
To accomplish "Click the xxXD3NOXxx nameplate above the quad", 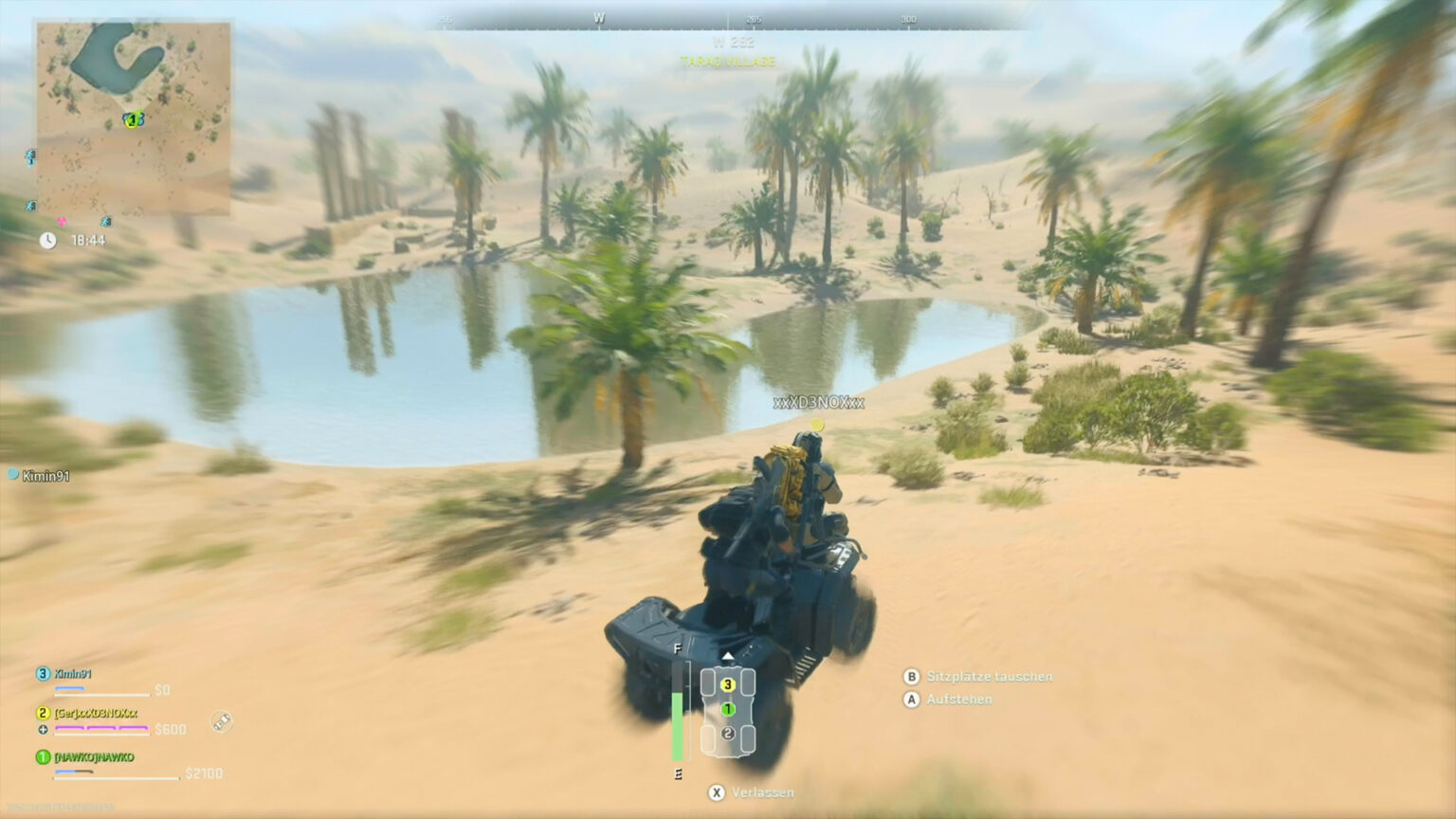I will 818,401.
